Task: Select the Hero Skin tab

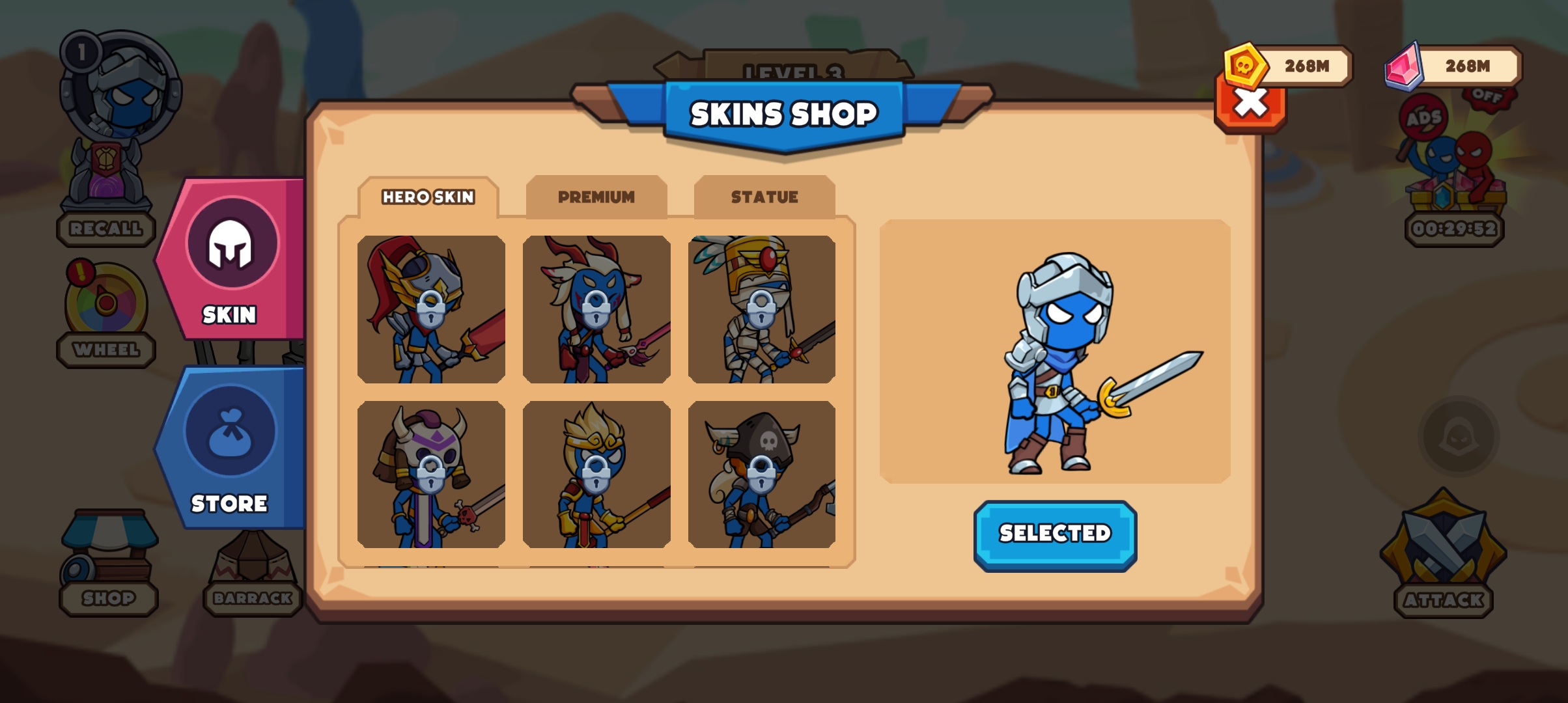Action: pos(428,197)
